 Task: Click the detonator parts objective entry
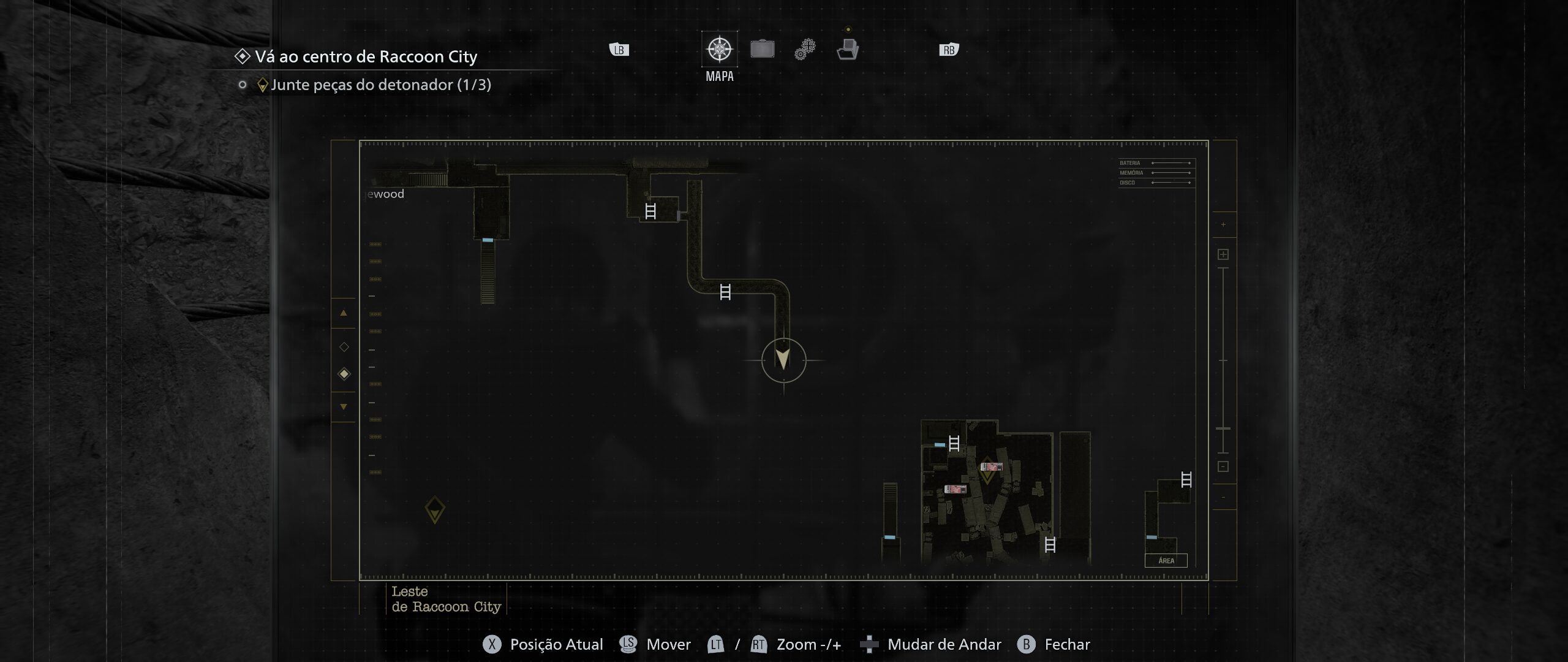tap(380, 85)
